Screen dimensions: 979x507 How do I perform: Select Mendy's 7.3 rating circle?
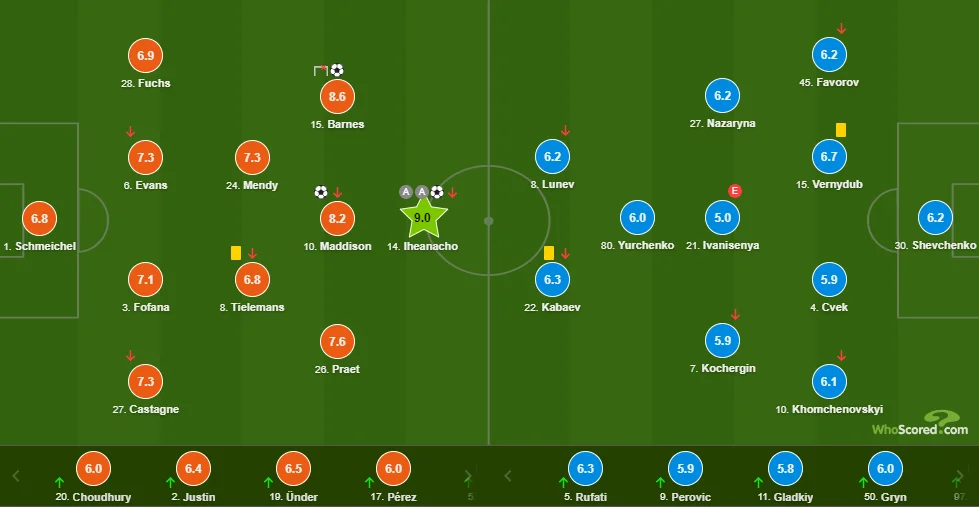[251, 157]
